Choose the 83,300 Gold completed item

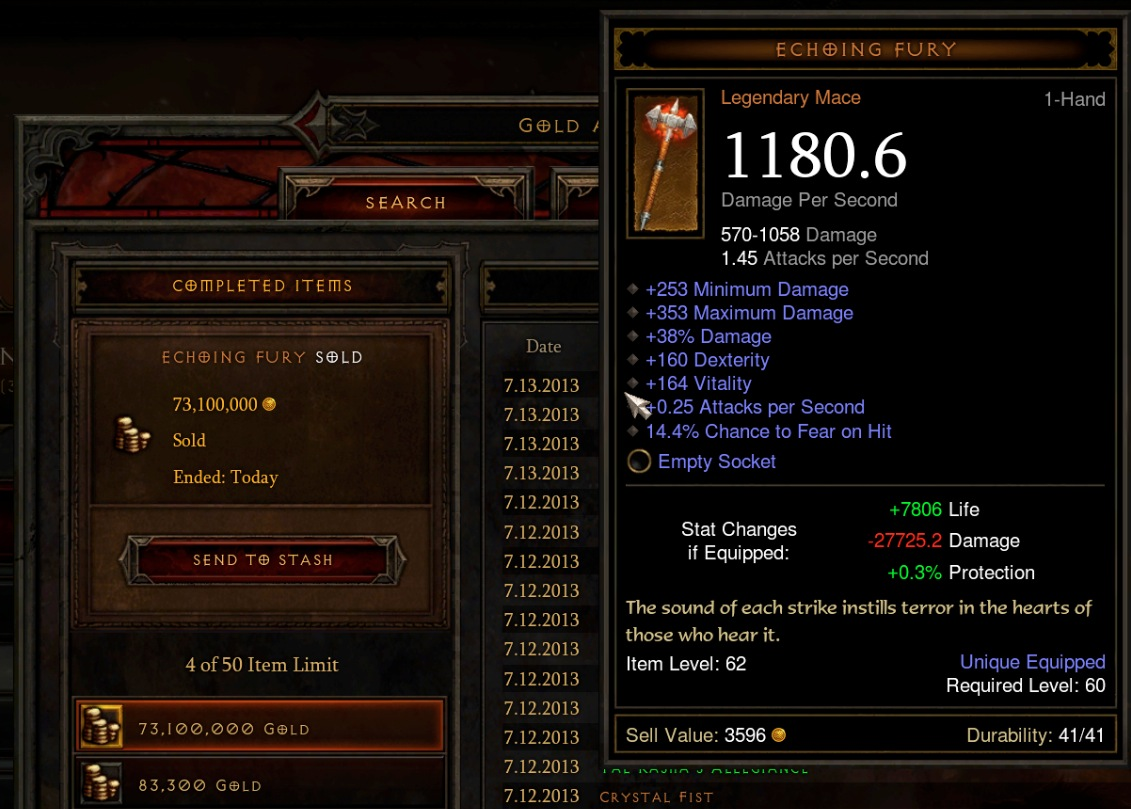pyautogui.click(x=260, y=785)
